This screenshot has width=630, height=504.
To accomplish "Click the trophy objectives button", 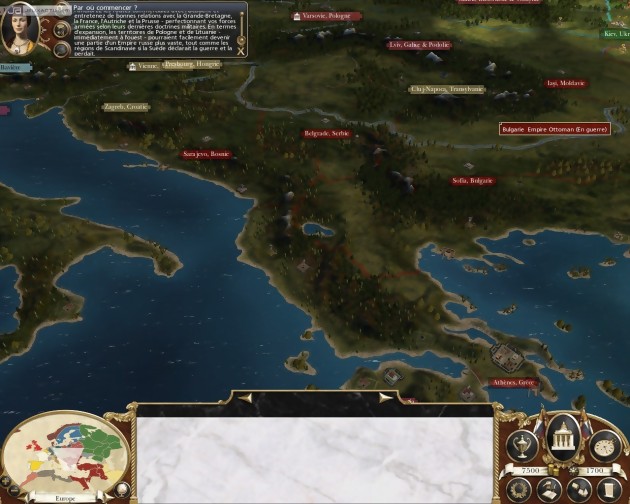I will coord(521,444).
